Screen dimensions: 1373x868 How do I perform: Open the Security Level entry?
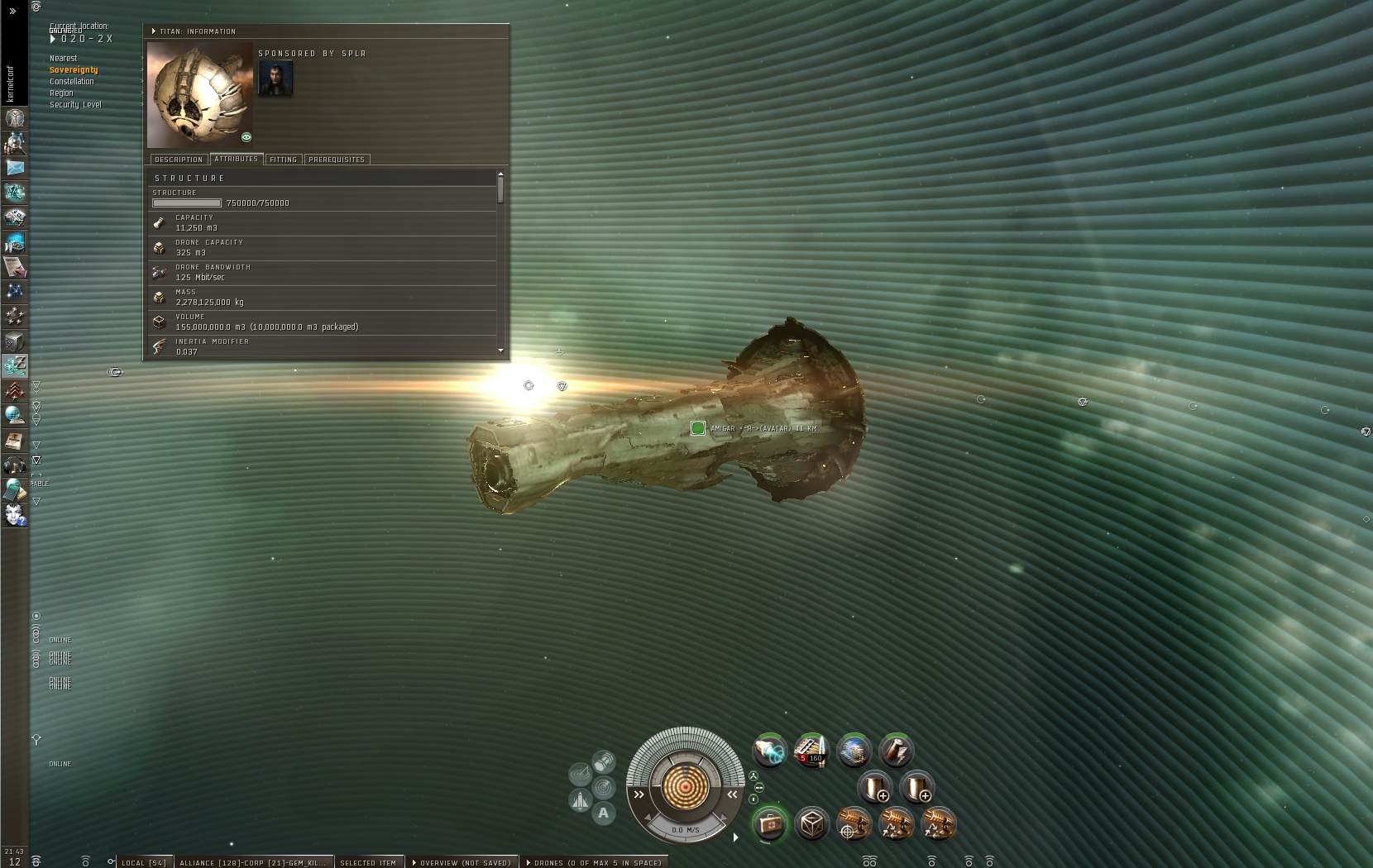tap(75, 105)
